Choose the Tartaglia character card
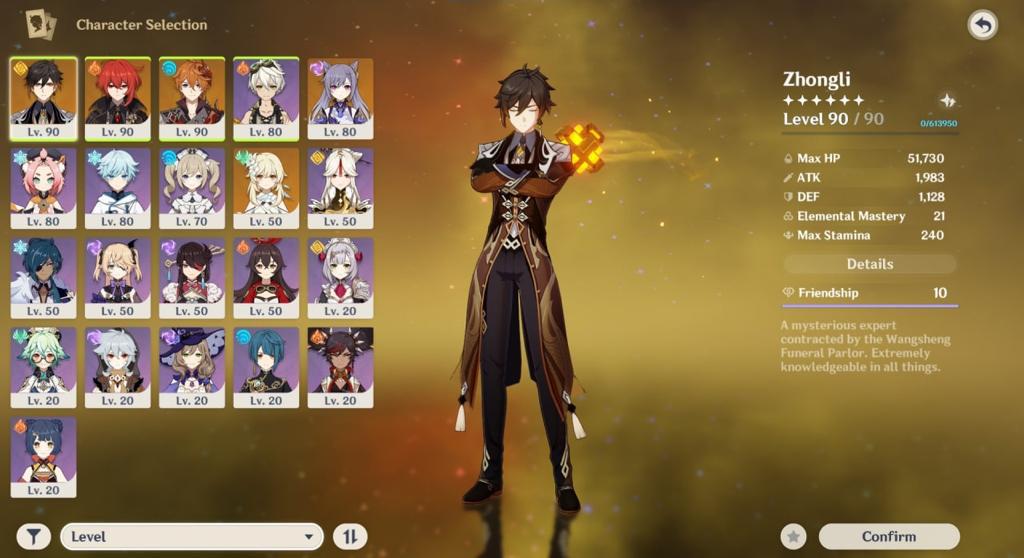Viewport: 1024px width, 558px height. coord(192,97)
